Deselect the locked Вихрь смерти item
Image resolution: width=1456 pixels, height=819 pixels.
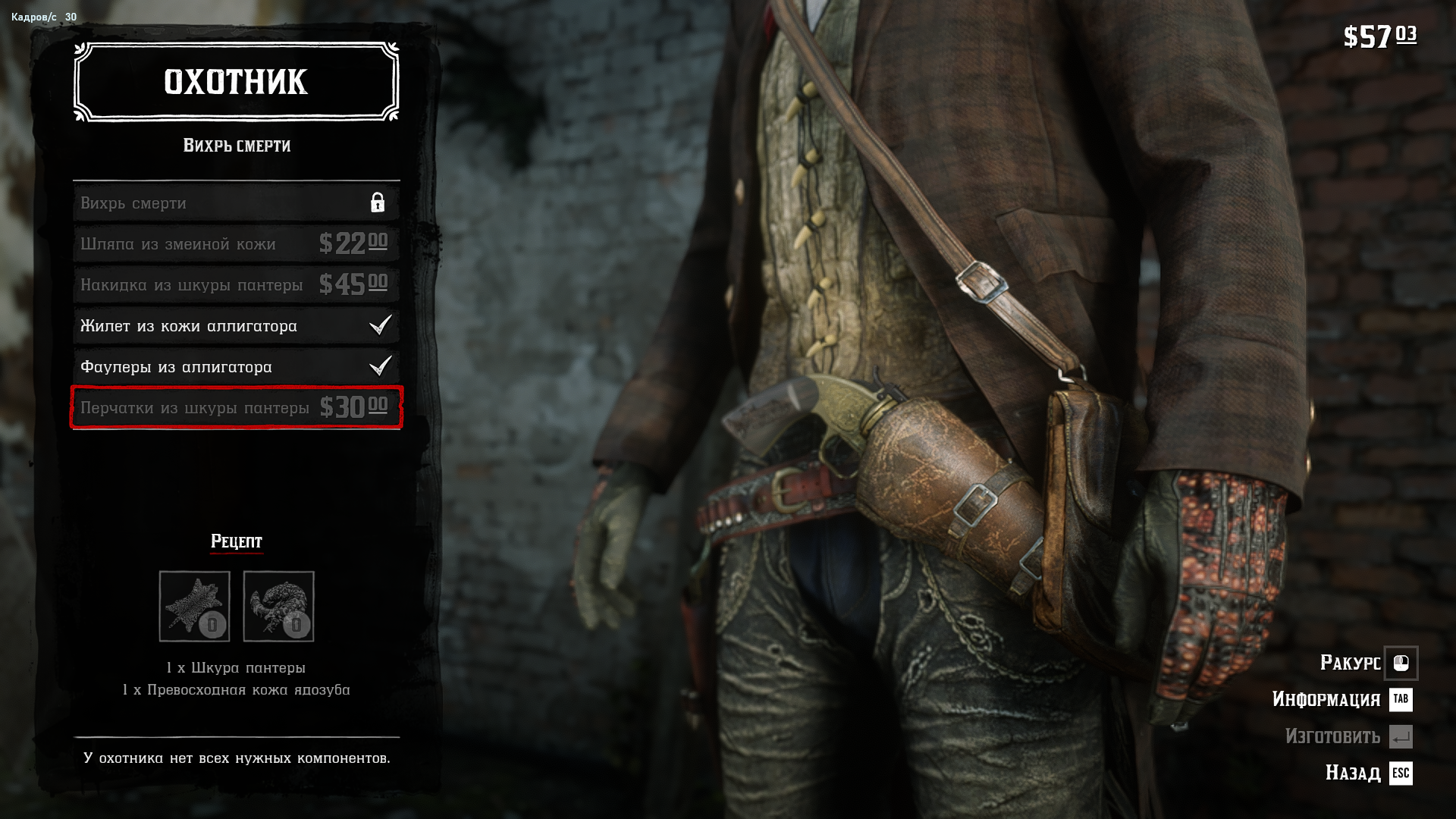tap(235, 202)
